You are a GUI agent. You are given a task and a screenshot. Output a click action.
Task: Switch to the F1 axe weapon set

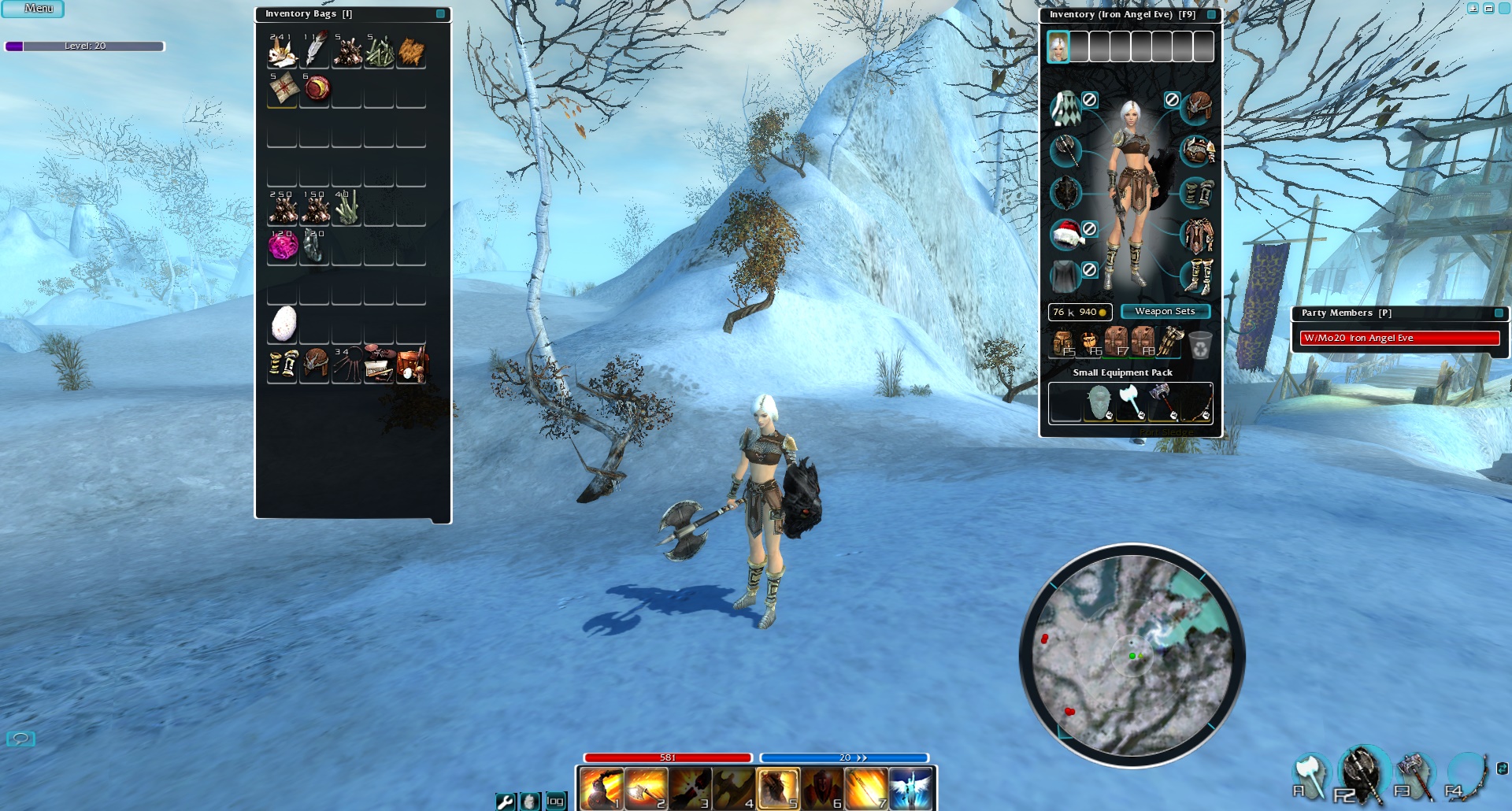pos(1309,775)
